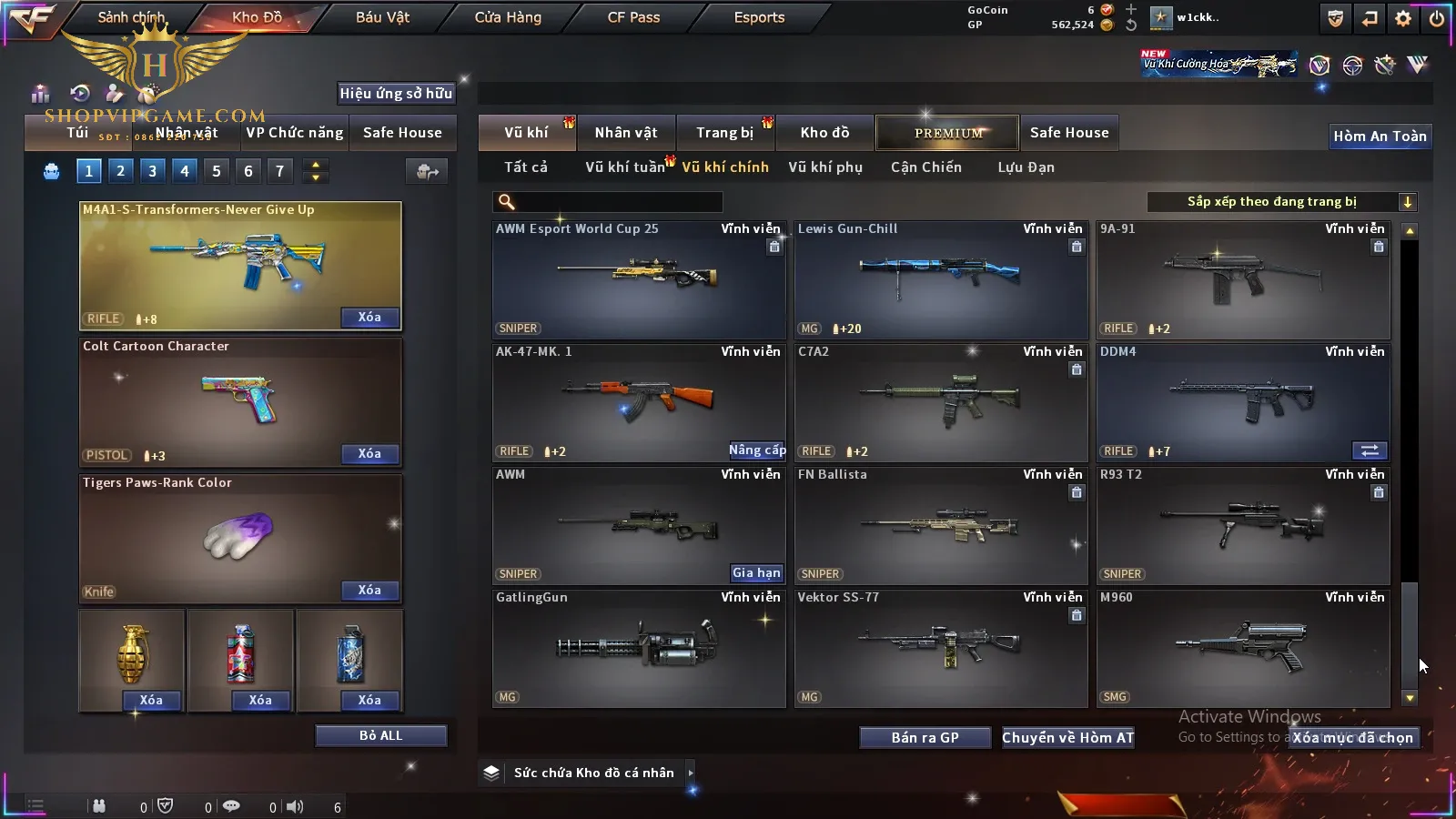This screenshot has width=1456, height=819.
Task: Click the Bỏ ALL button
Action: (x=380, y=735)
